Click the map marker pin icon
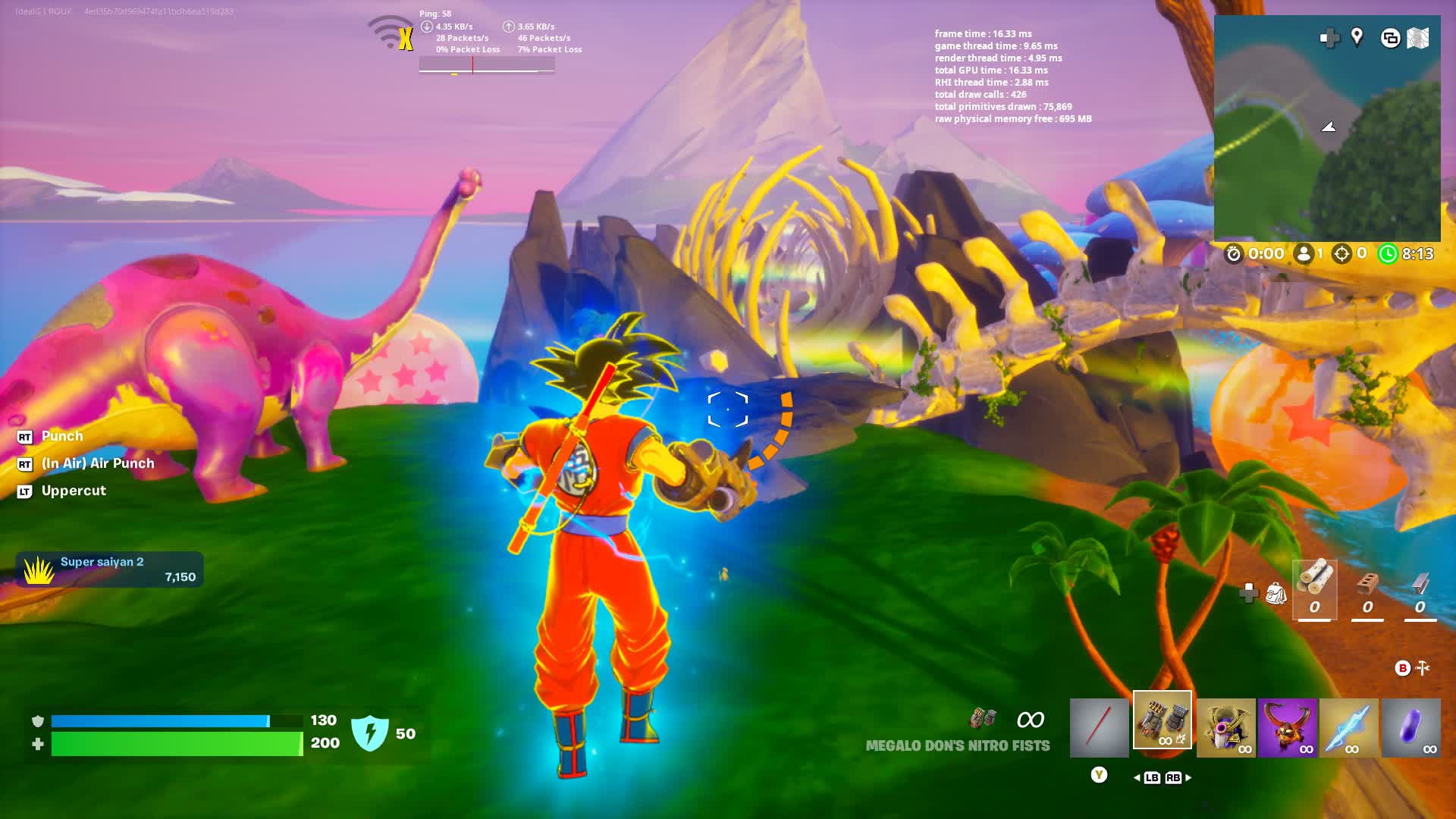 pos(1357,36)
